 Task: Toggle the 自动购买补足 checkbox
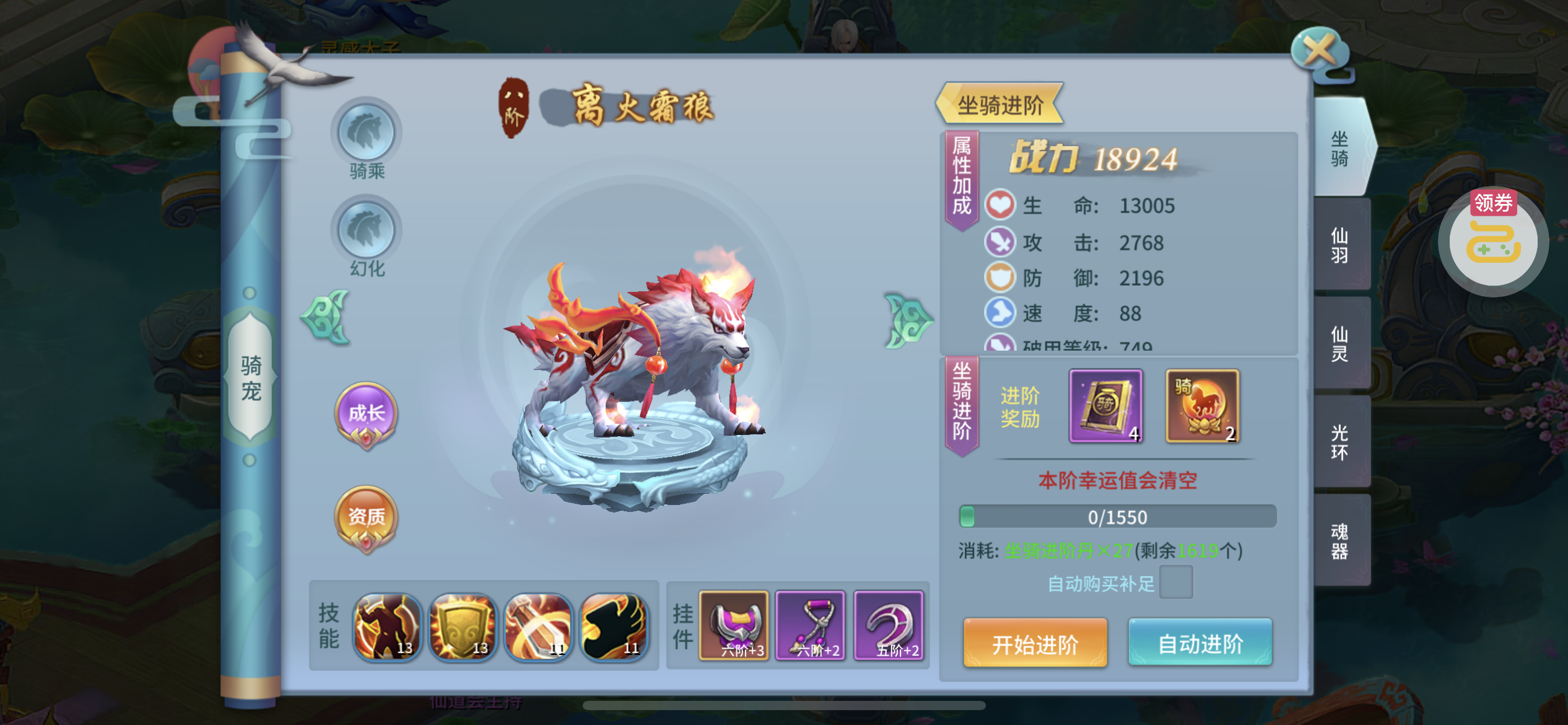point(1175,582)
